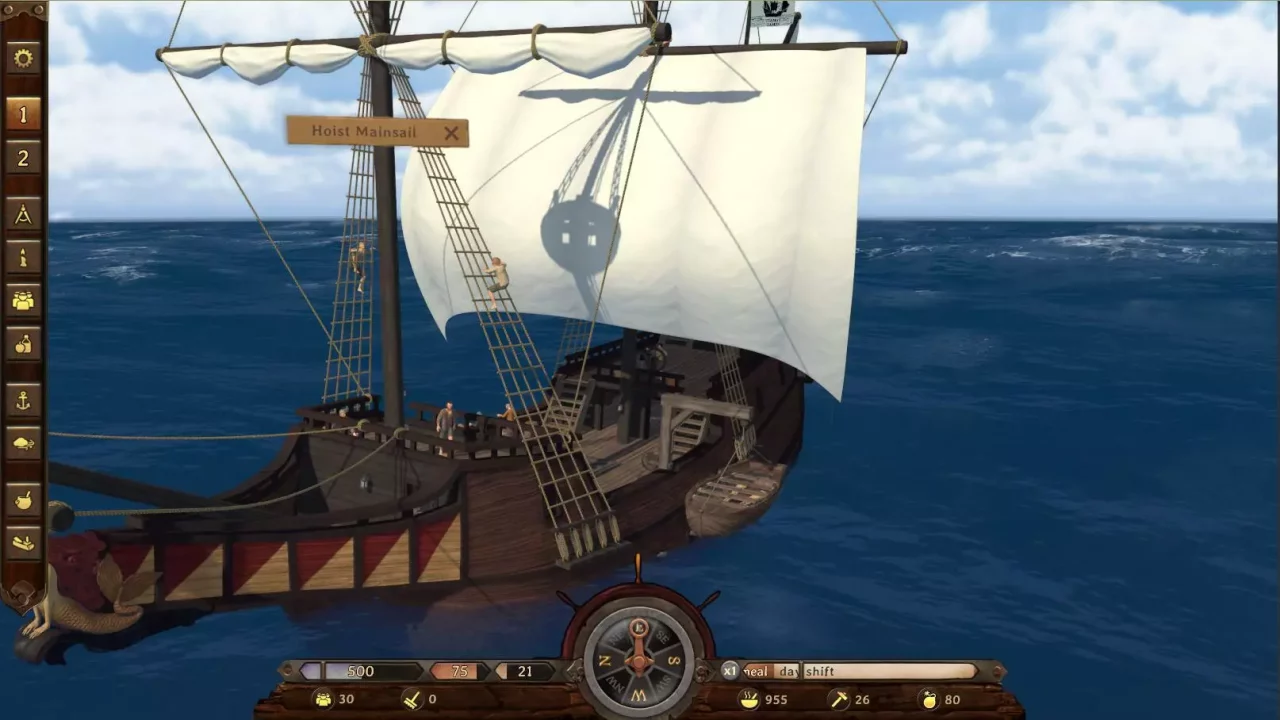Drop anchor using the anchor icon
1280x720 pixels.
22,400
